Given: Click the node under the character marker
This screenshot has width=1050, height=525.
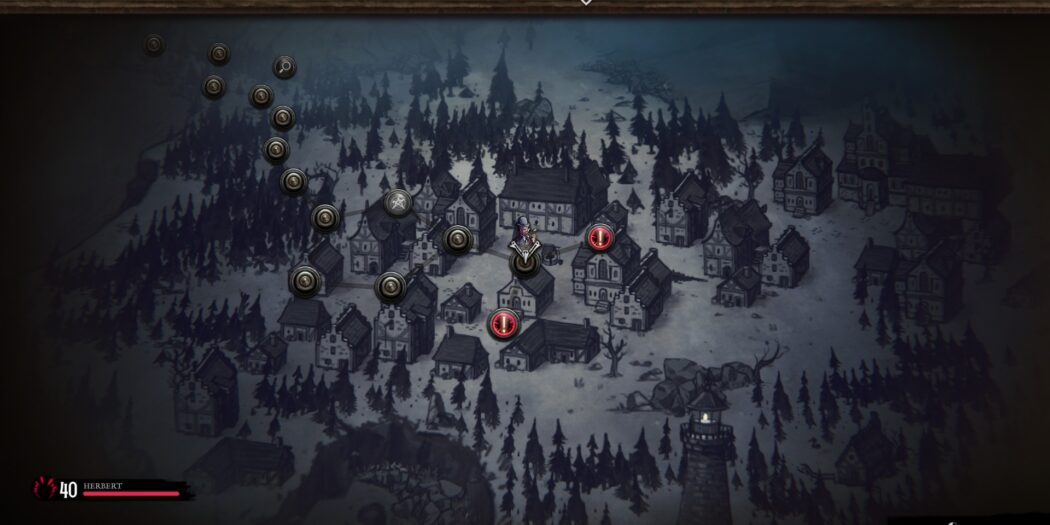Looking at the screenshot, I should (x=525, y=262).
